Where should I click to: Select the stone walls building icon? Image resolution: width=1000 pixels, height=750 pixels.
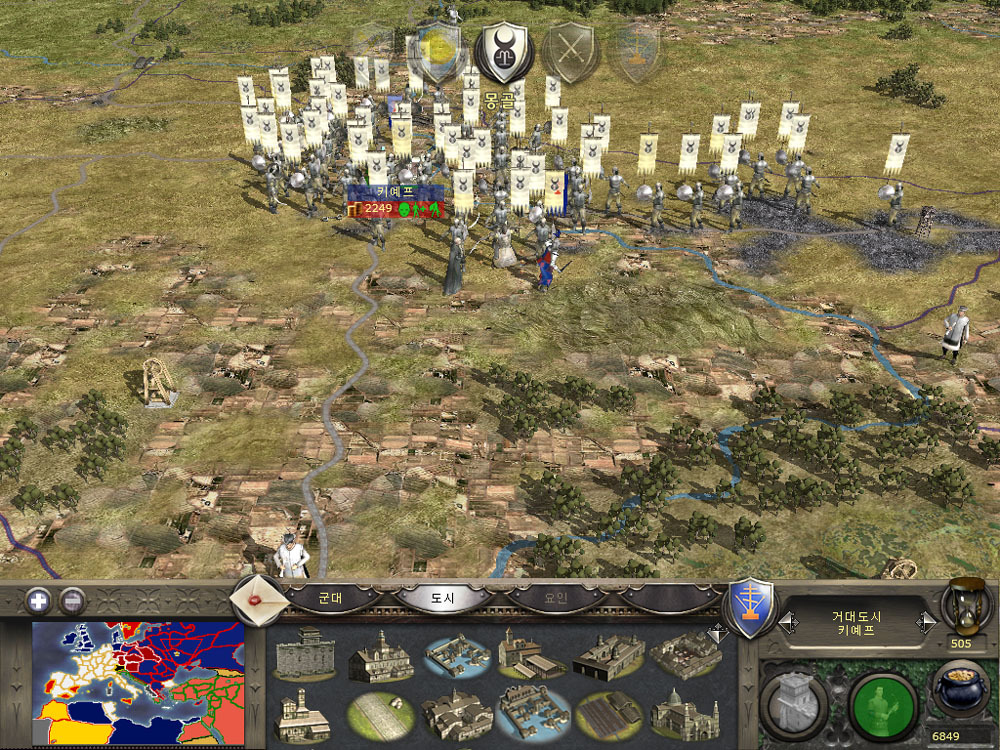click(305, 653)
